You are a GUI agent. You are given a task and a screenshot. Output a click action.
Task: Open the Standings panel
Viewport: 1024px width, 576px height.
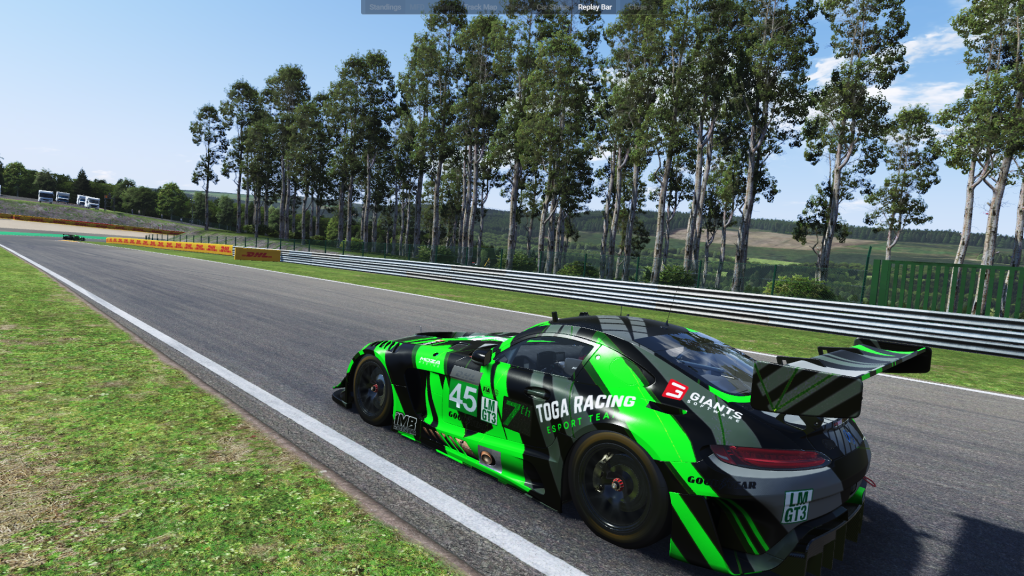click(385, 6)
